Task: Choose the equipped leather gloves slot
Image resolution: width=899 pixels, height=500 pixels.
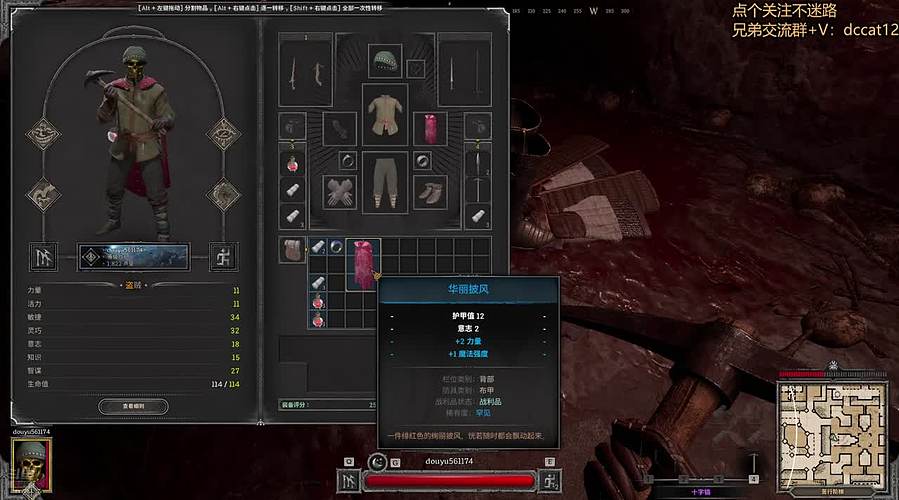Action: point(339,191)
